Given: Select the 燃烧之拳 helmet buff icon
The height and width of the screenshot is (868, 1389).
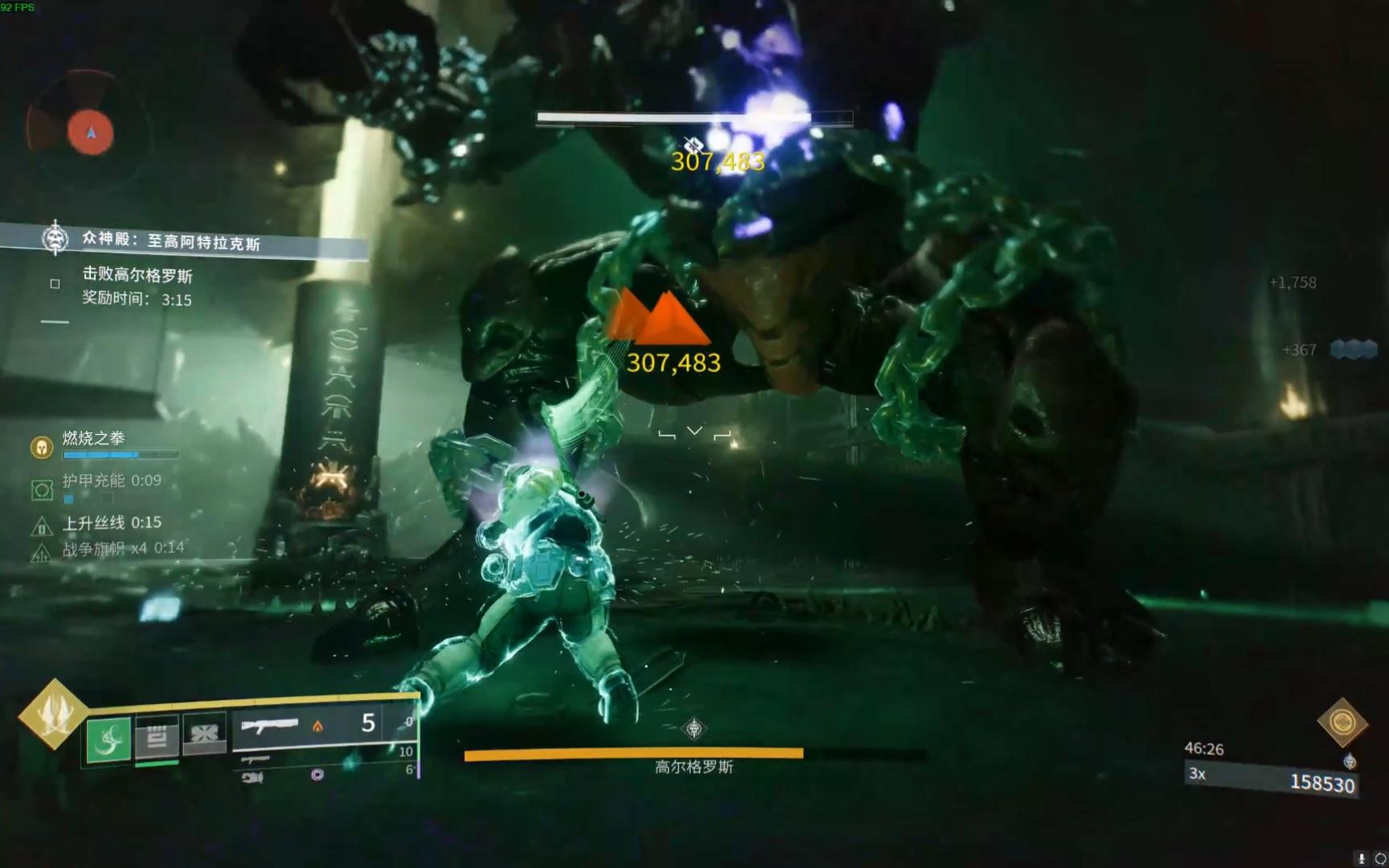Looking at the screenshot, I should tap(42, 447).
